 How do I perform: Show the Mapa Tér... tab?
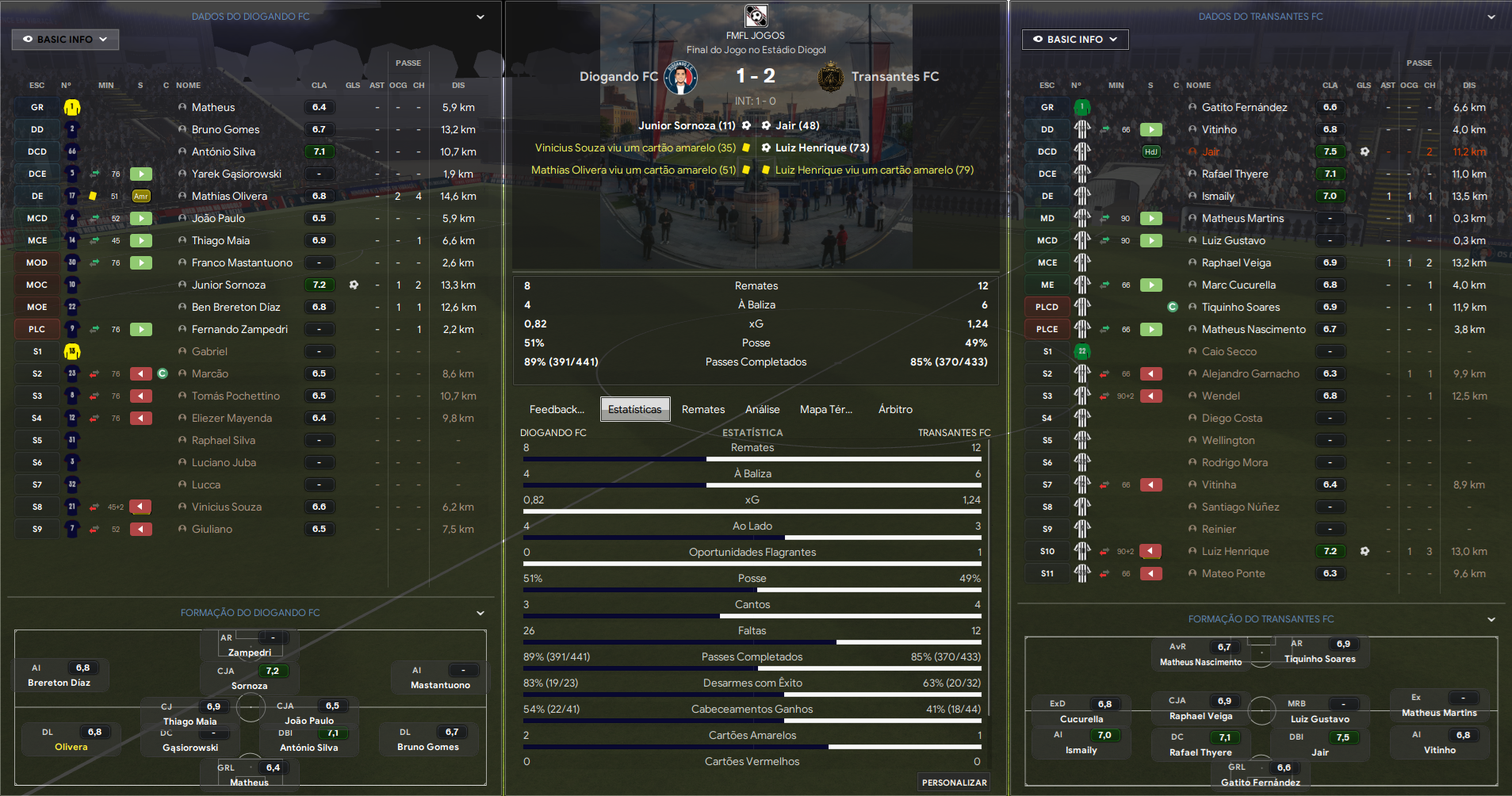[825, 409]
